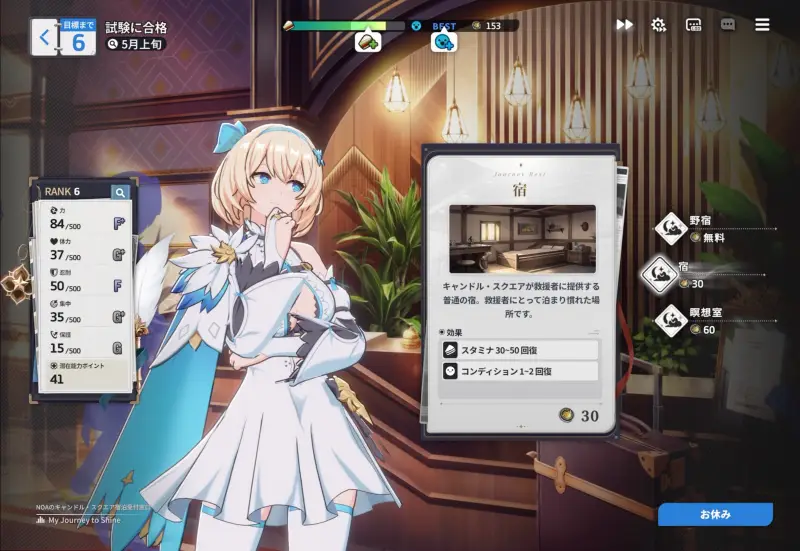Click the blue condition face icon

pyautogui.click(x=443, y=42)
